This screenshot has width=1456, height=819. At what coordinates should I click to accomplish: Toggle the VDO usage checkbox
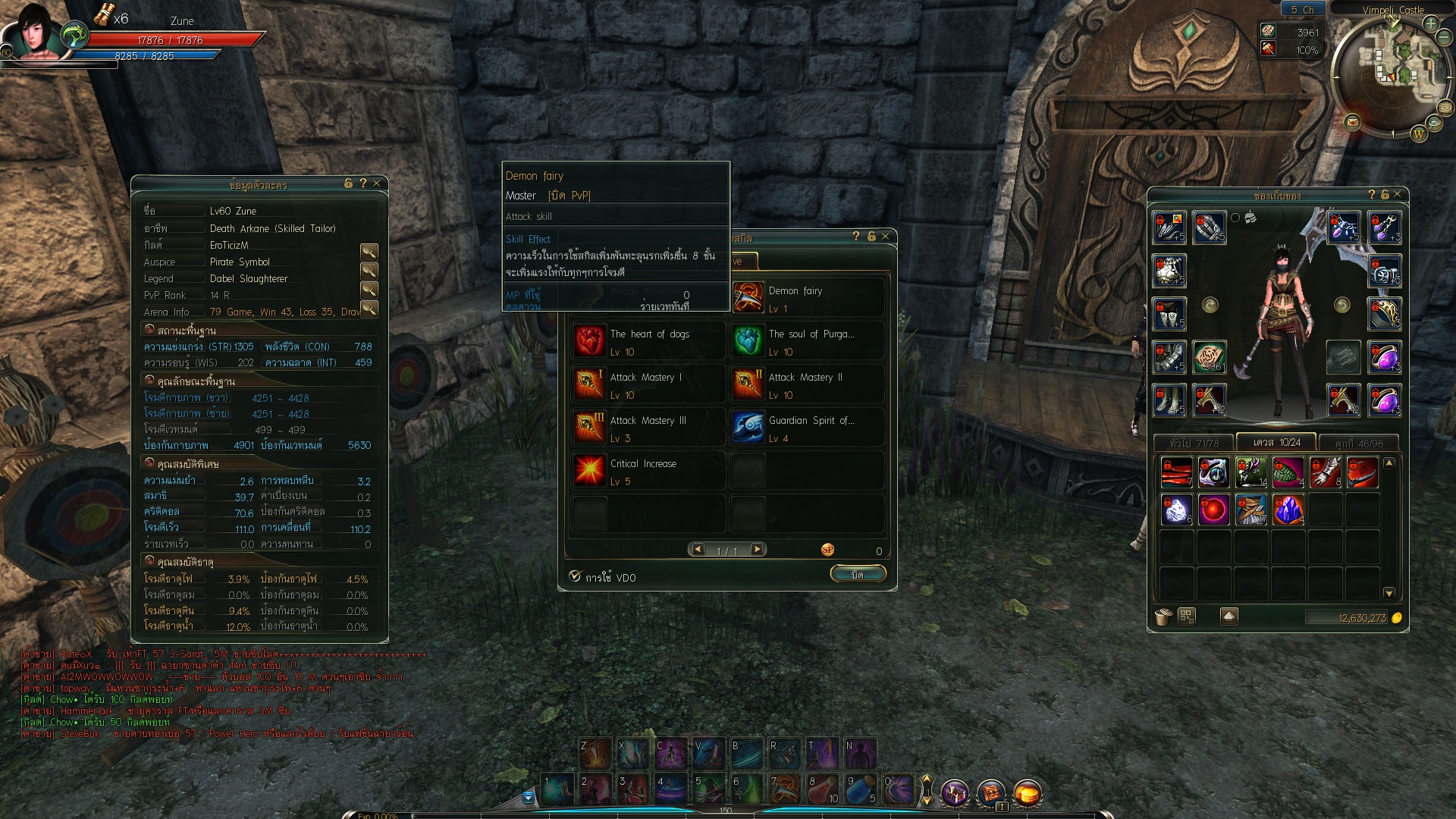576,576
